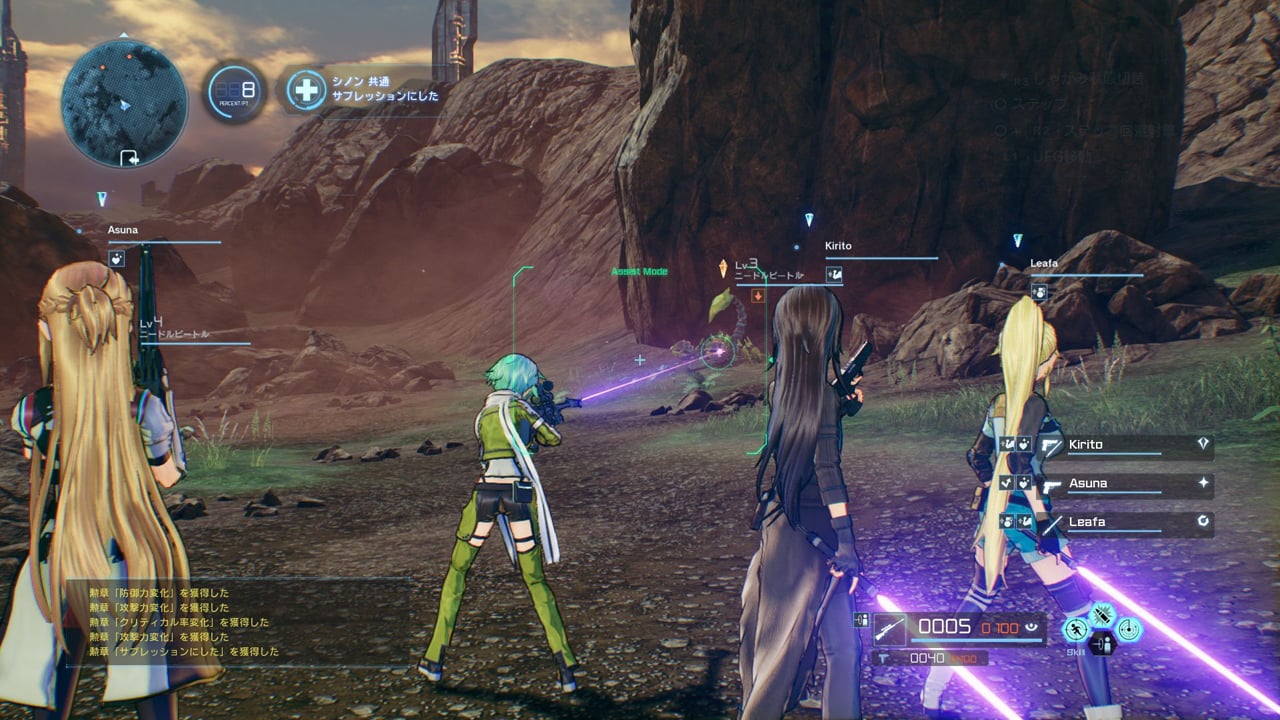
Task: Select the sniper rifle weapon slot
Action: [890, 628]
